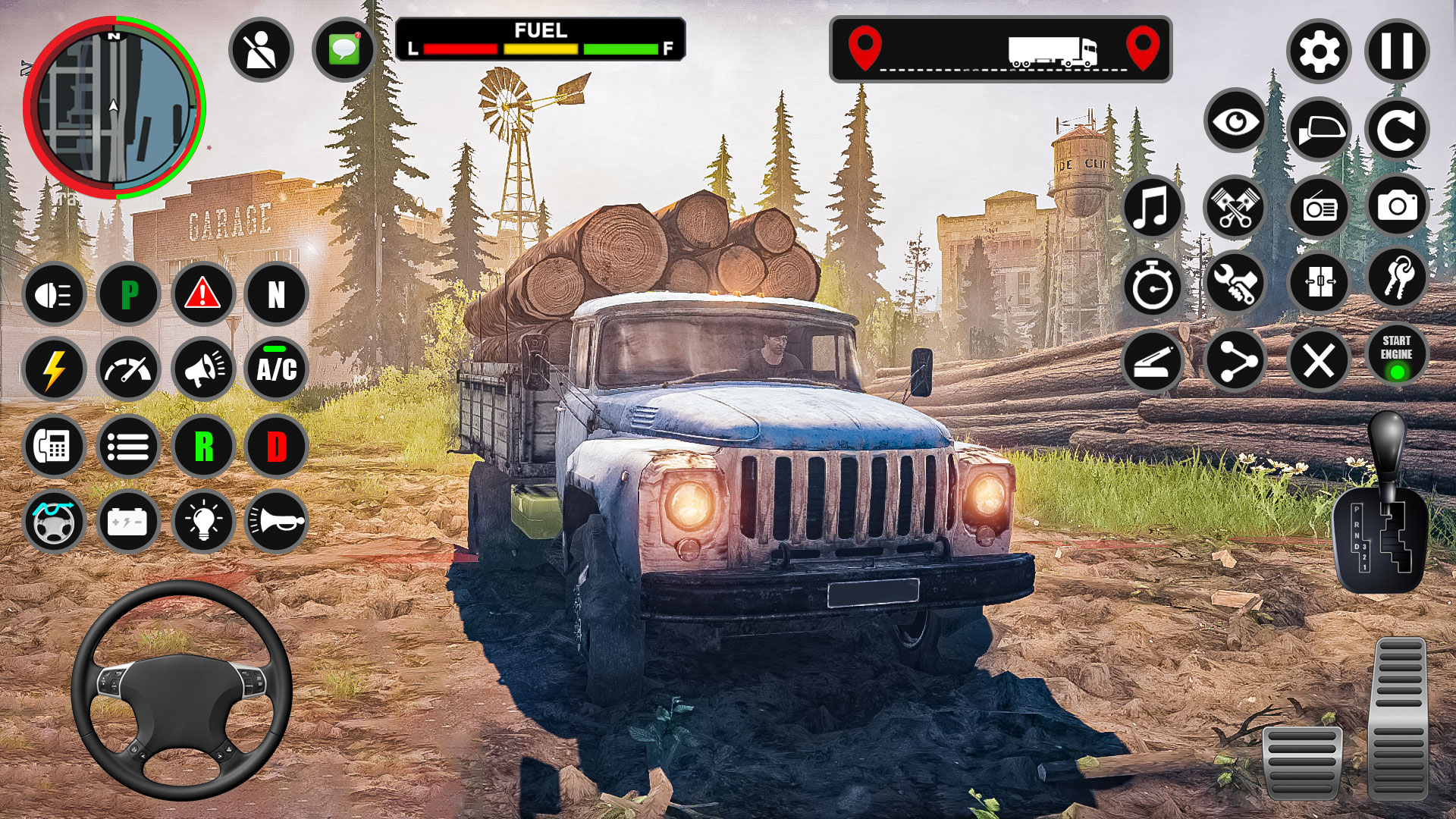Screen dimensions: 1456x819
Task: Select the headlights icon
Action: (53, 293)
